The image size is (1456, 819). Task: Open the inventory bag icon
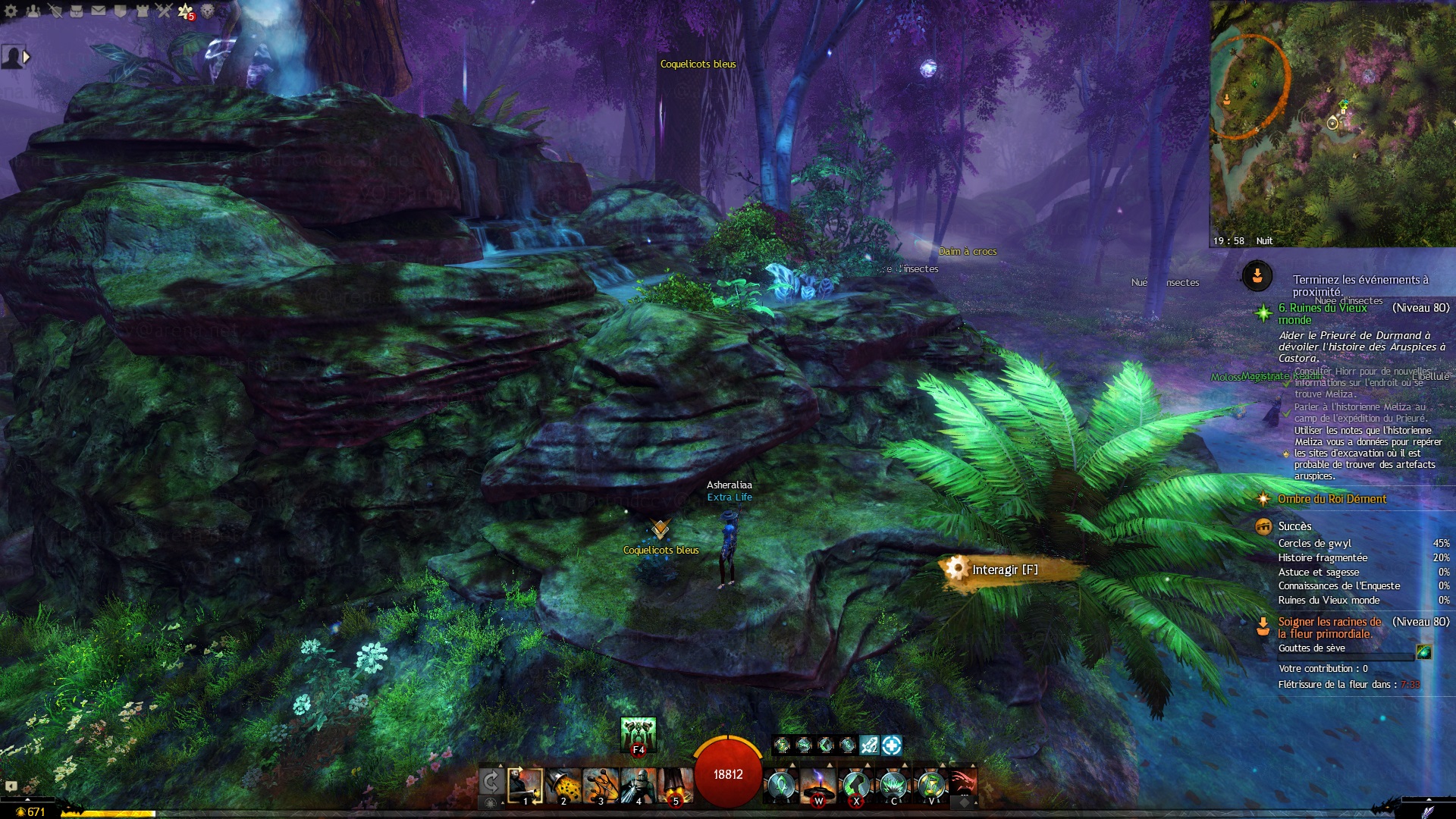coord(77,11)
